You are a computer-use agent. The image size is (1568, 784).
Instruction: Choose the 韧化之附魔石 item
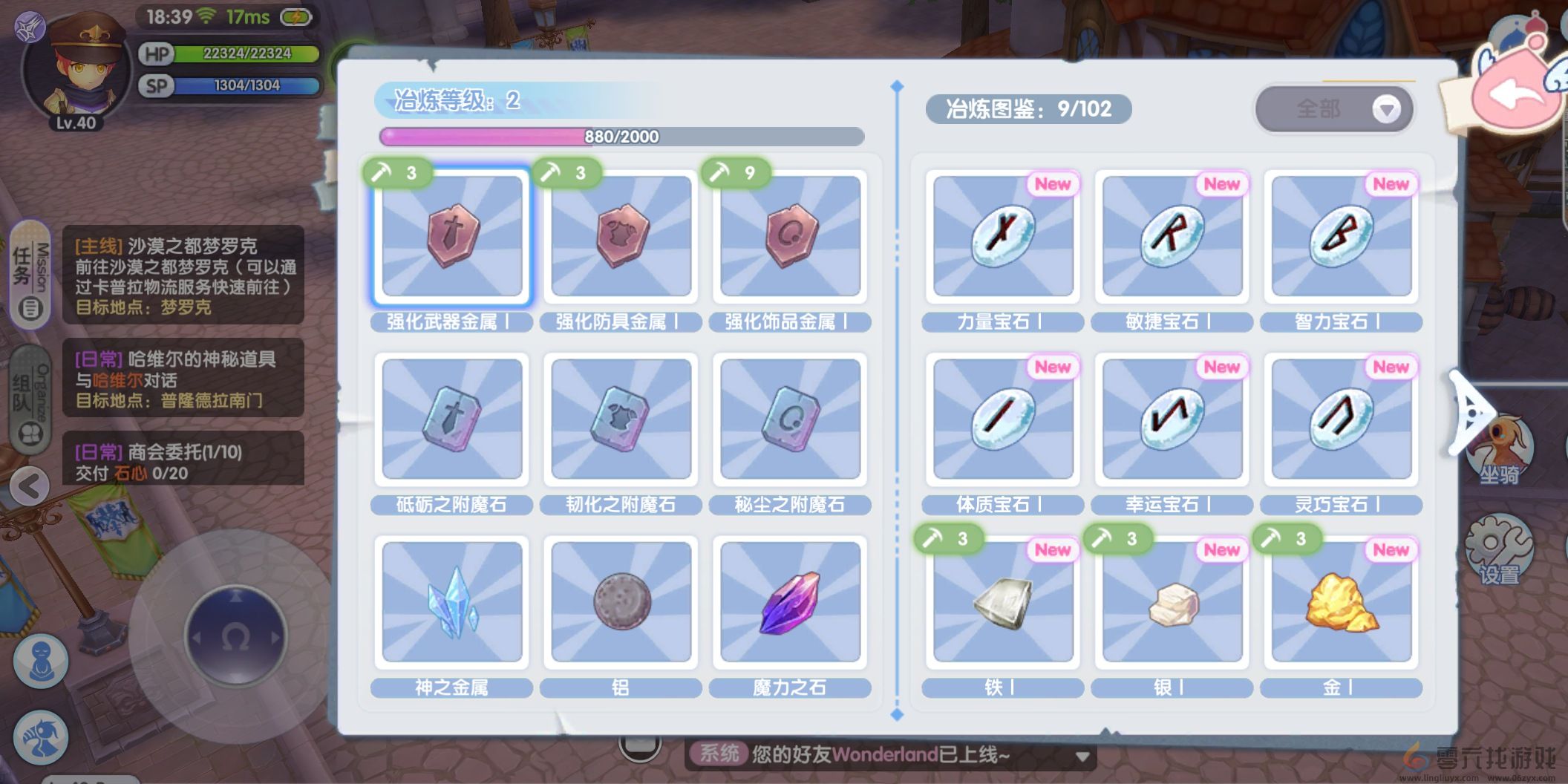tap(621, 419)
